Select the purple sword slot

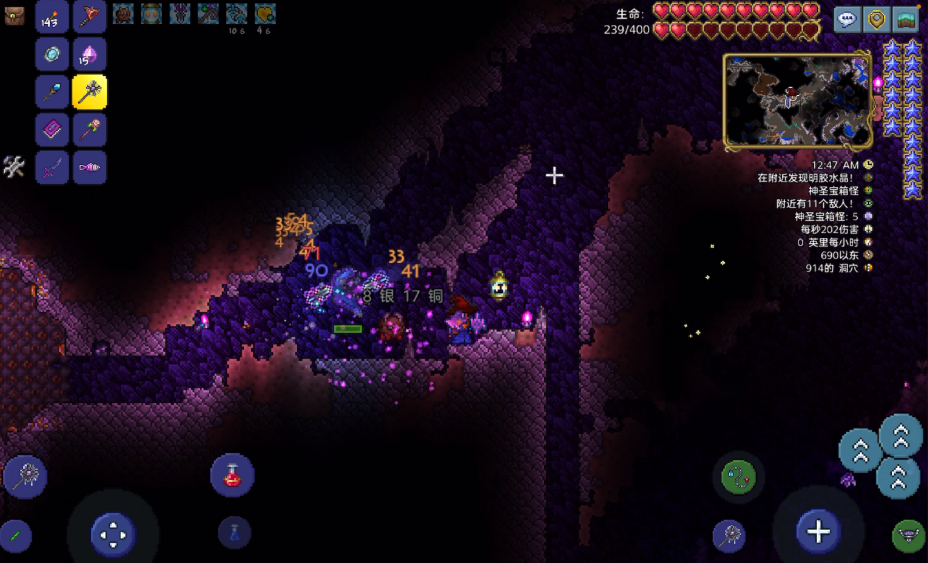coord(52,168)
